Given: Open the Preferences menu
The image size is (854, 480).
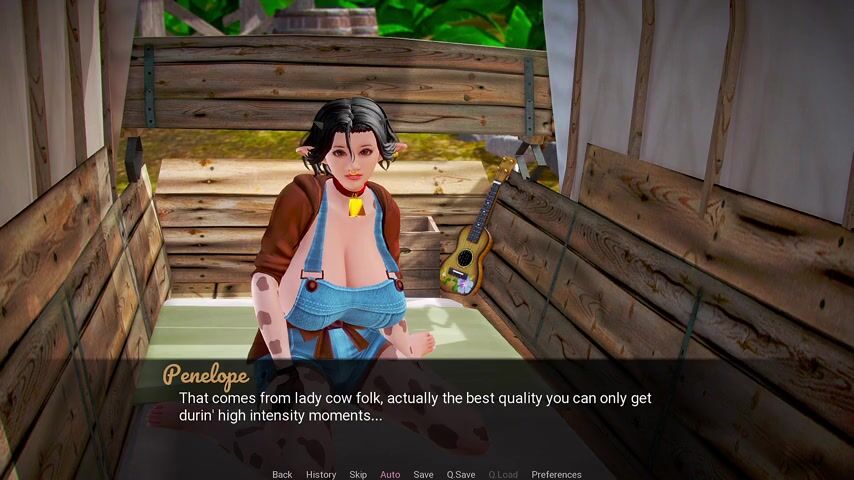Looking at the screenshot, I should point(556,475).
